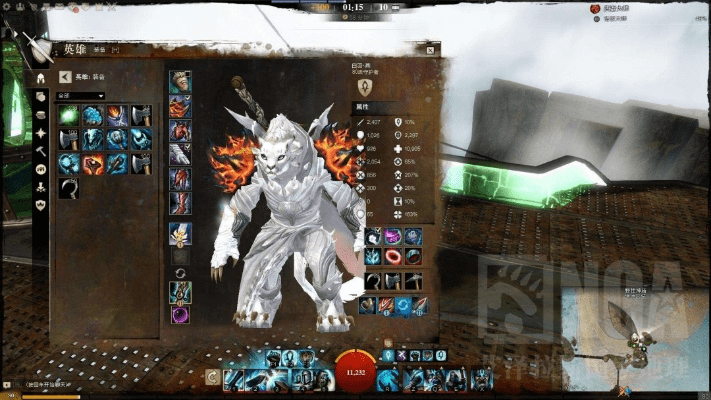Click the crossed swords hero emblem
The image size is (711, 400).
(40, 48)
